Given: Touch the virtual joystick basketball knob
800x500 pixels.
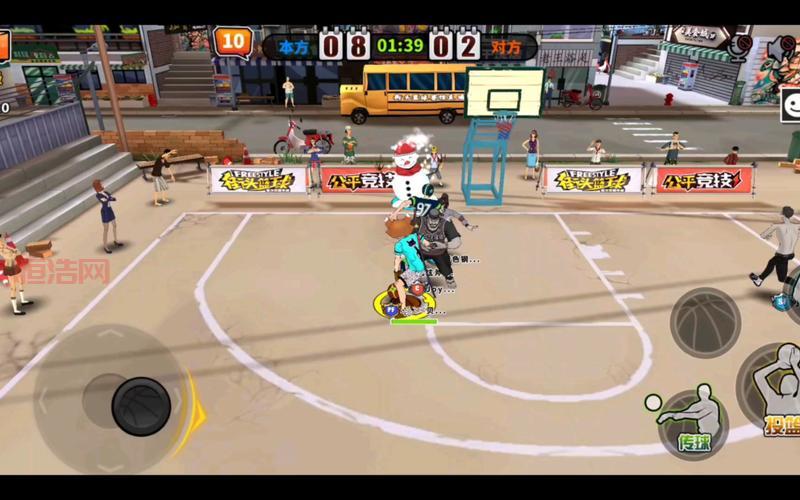Looking at the screenshot, I should 141,405.
